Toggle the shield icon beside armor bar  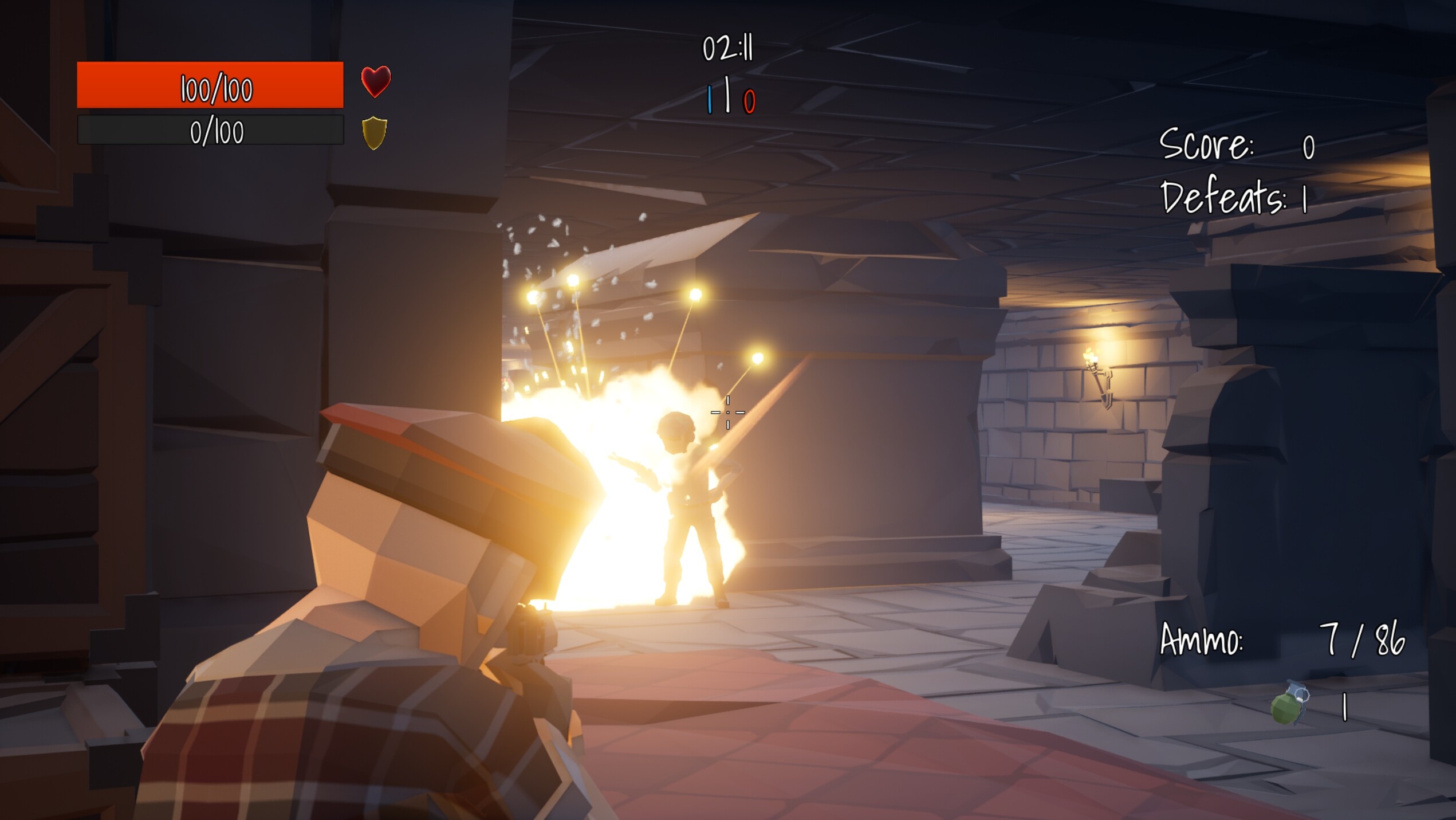(x=375, y=133)
